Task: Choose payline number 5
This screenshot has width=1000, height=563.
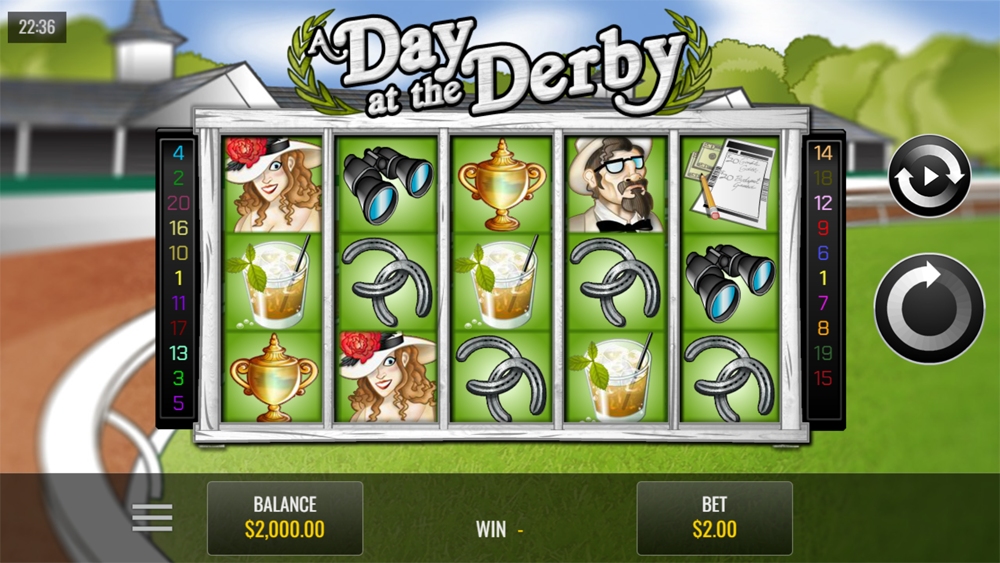Action: [179, 403]
